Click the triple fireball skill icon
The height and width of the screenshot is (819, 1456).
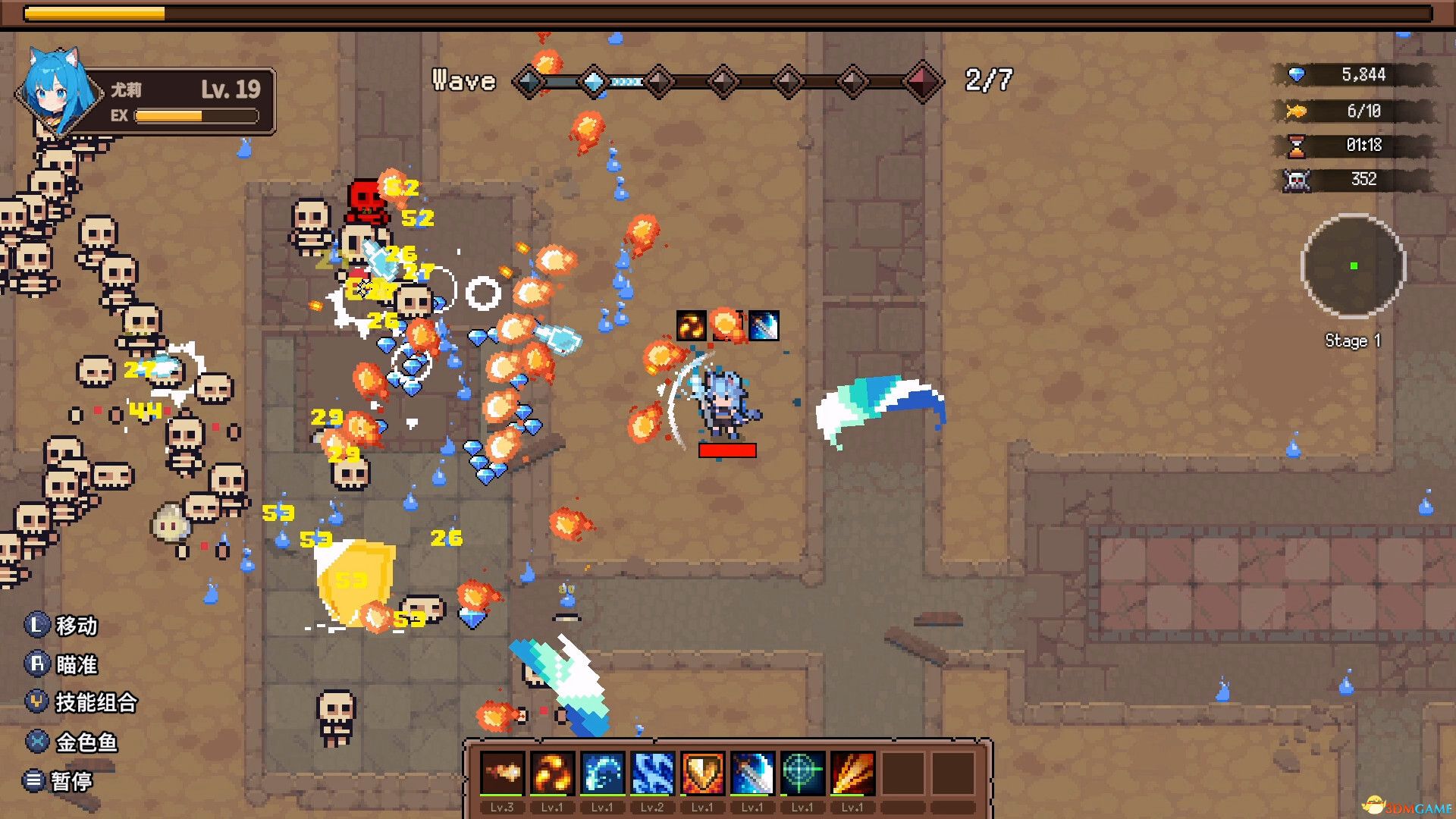coord(553,772)
